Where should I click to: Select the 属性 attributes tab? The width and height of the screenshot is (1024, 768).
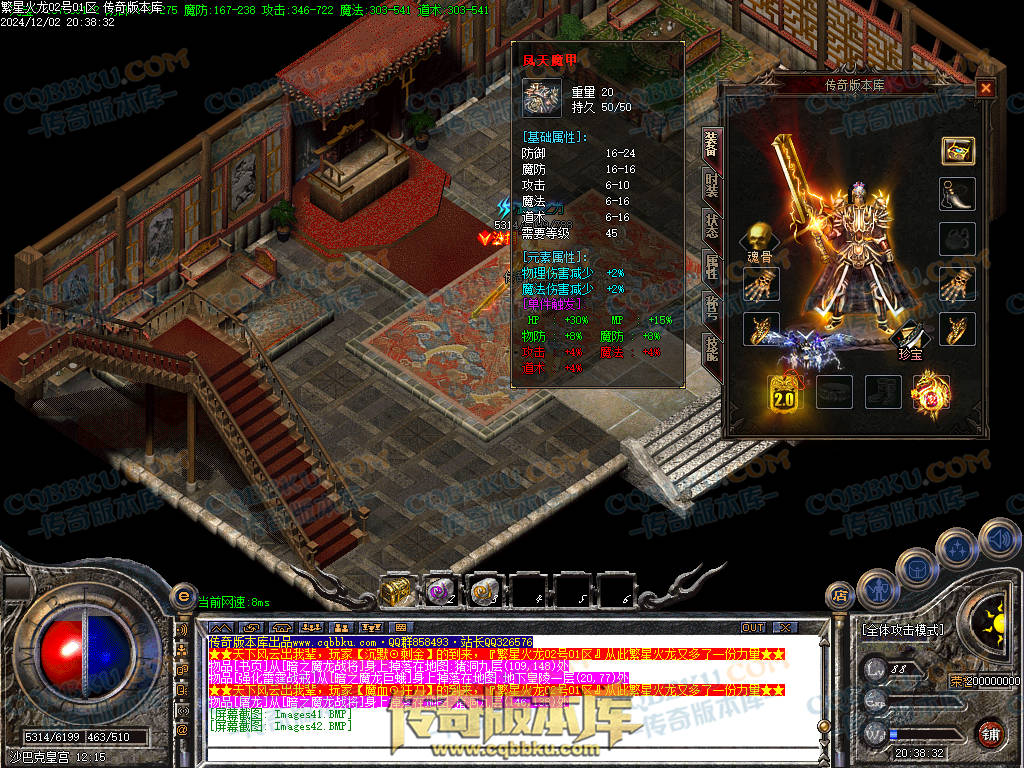point(711,265)
